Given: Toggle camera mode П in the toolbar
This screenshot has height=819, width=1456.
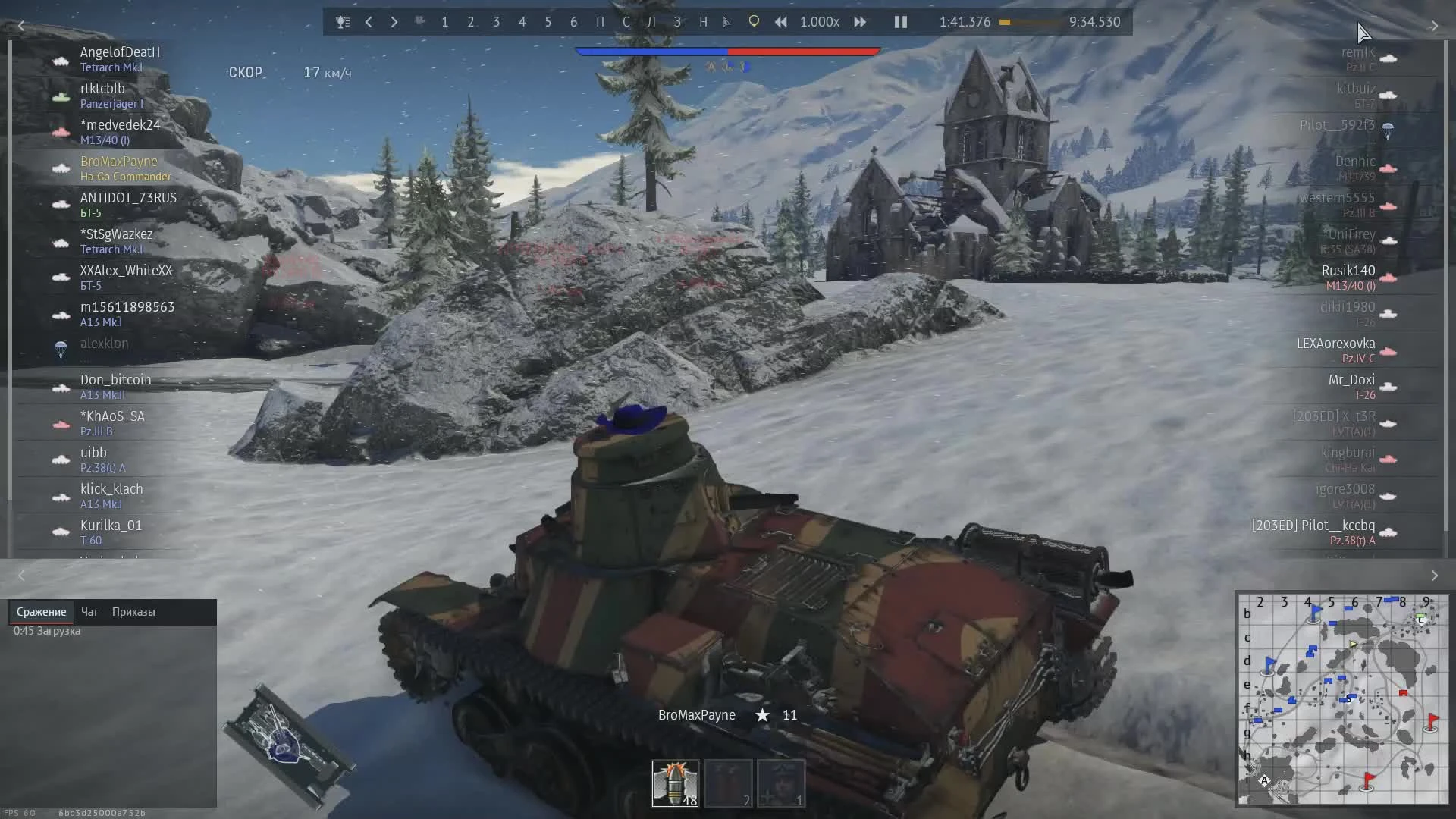Looking at the screenshot, I should [601, 22].
